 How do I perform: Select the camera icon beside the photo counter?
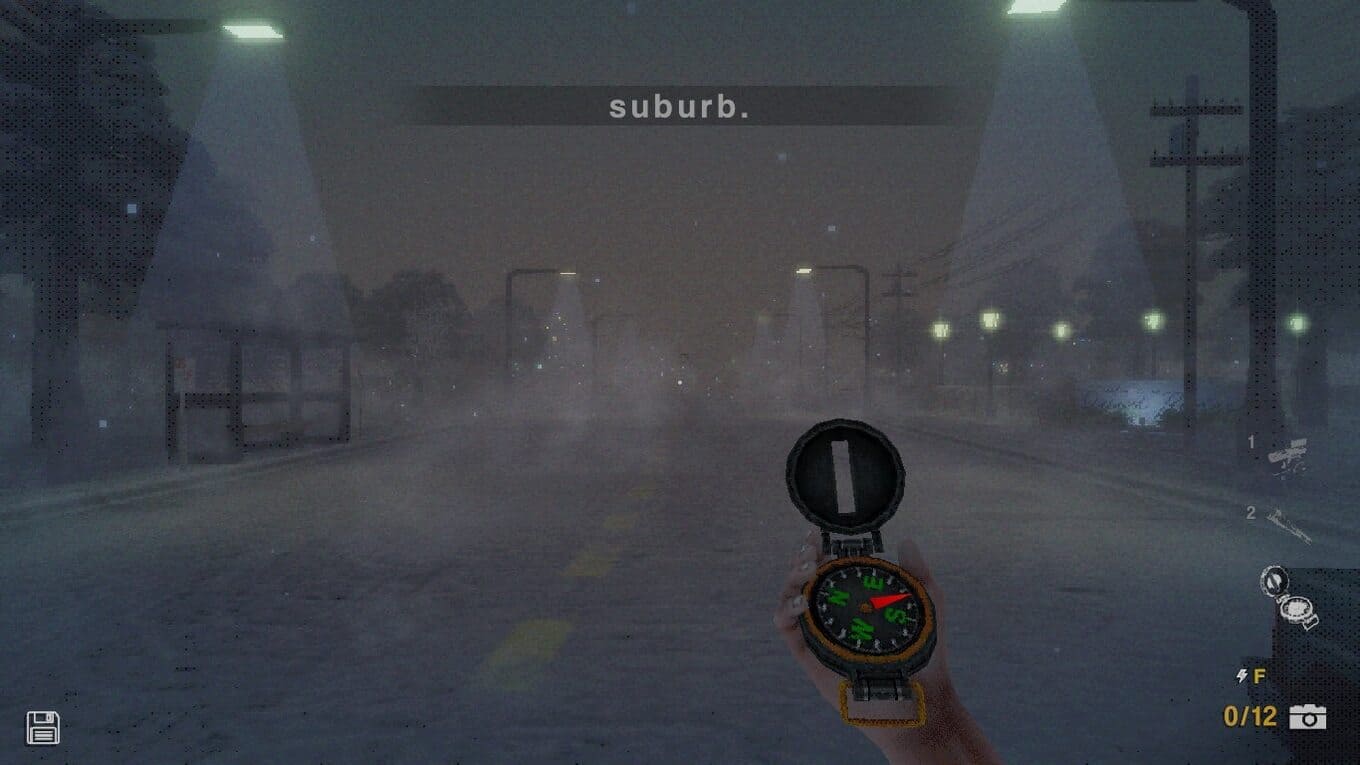(1307, 716)
